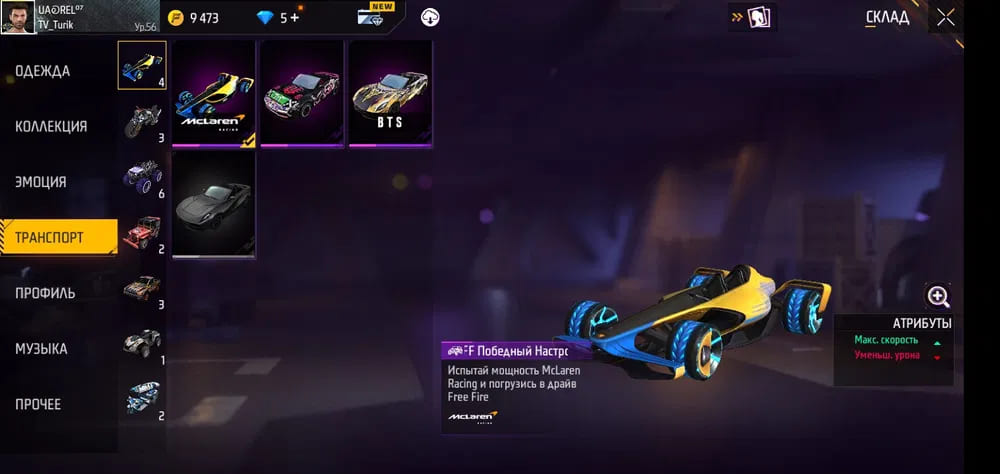Choose the Музыка category
Image resolution: width=1000 pixels, height=474 pixels.
tap(41, 349)
